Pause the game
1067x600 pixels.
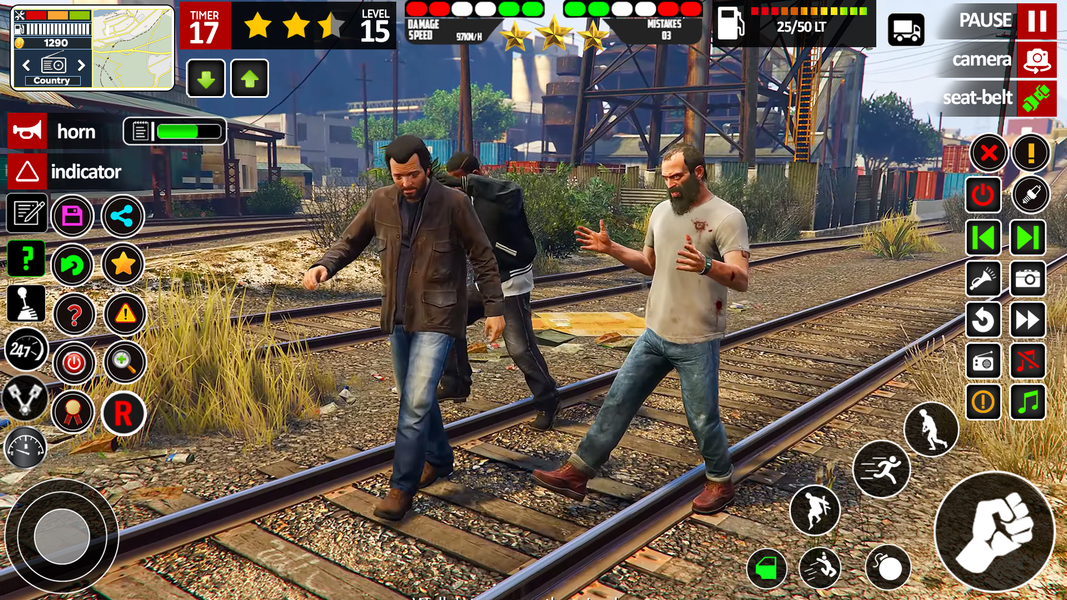[1037, 20]
